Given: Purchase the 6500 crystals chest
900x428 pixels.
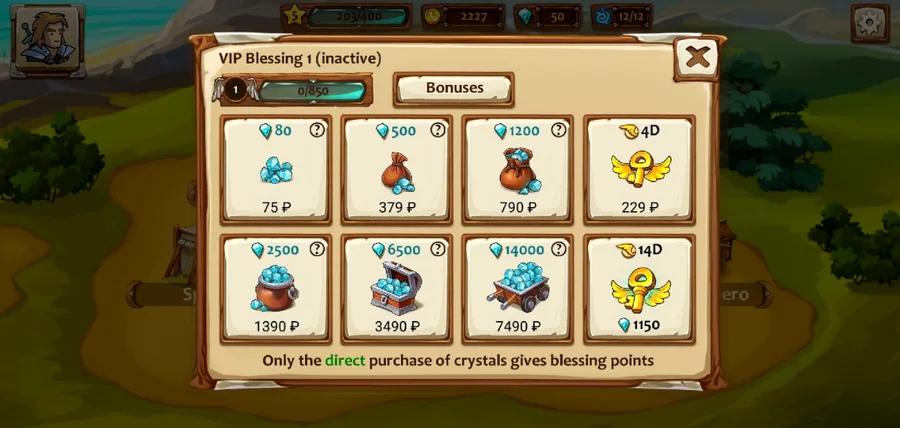Looking at the screenshot, I should (397, 288).
